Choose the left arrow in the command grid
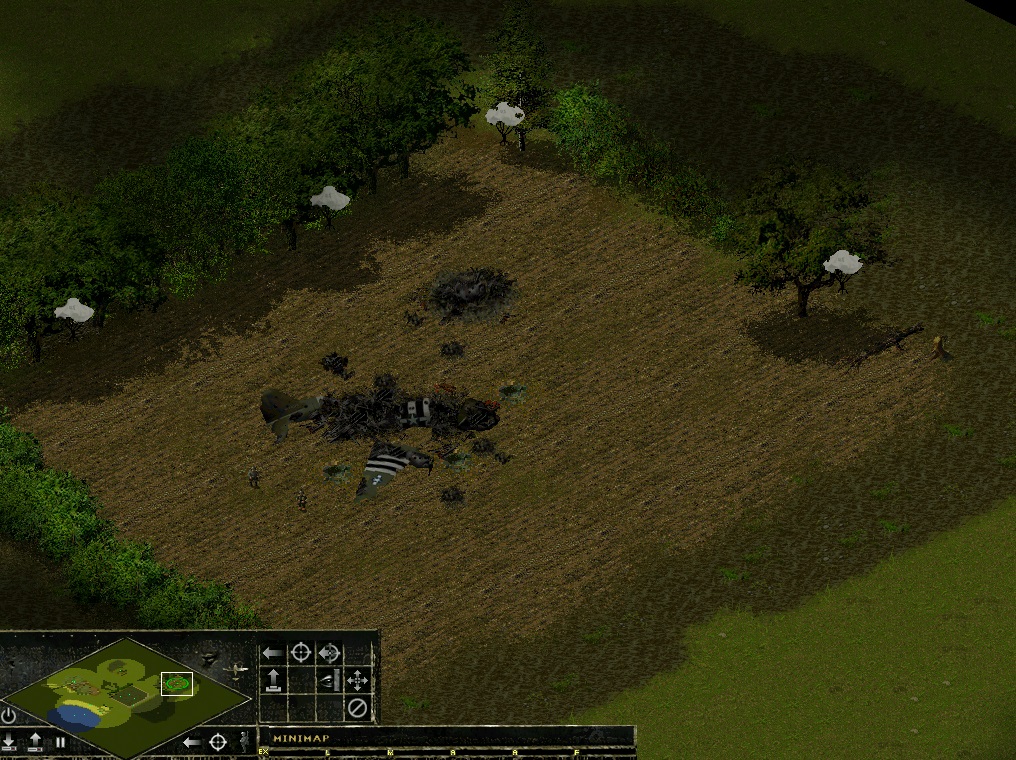 click(x=272, y=654)
